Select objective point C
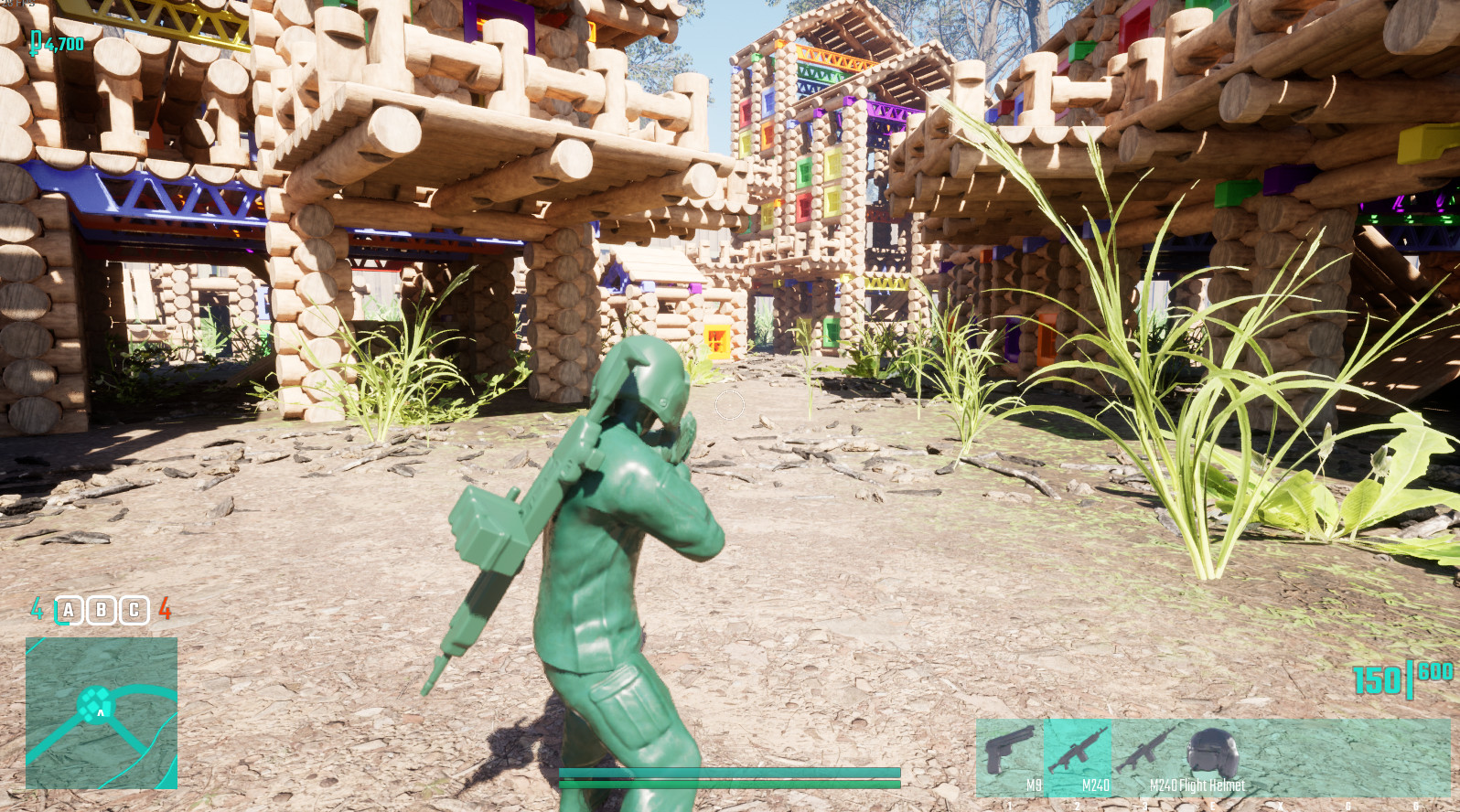 coord(133,610)
